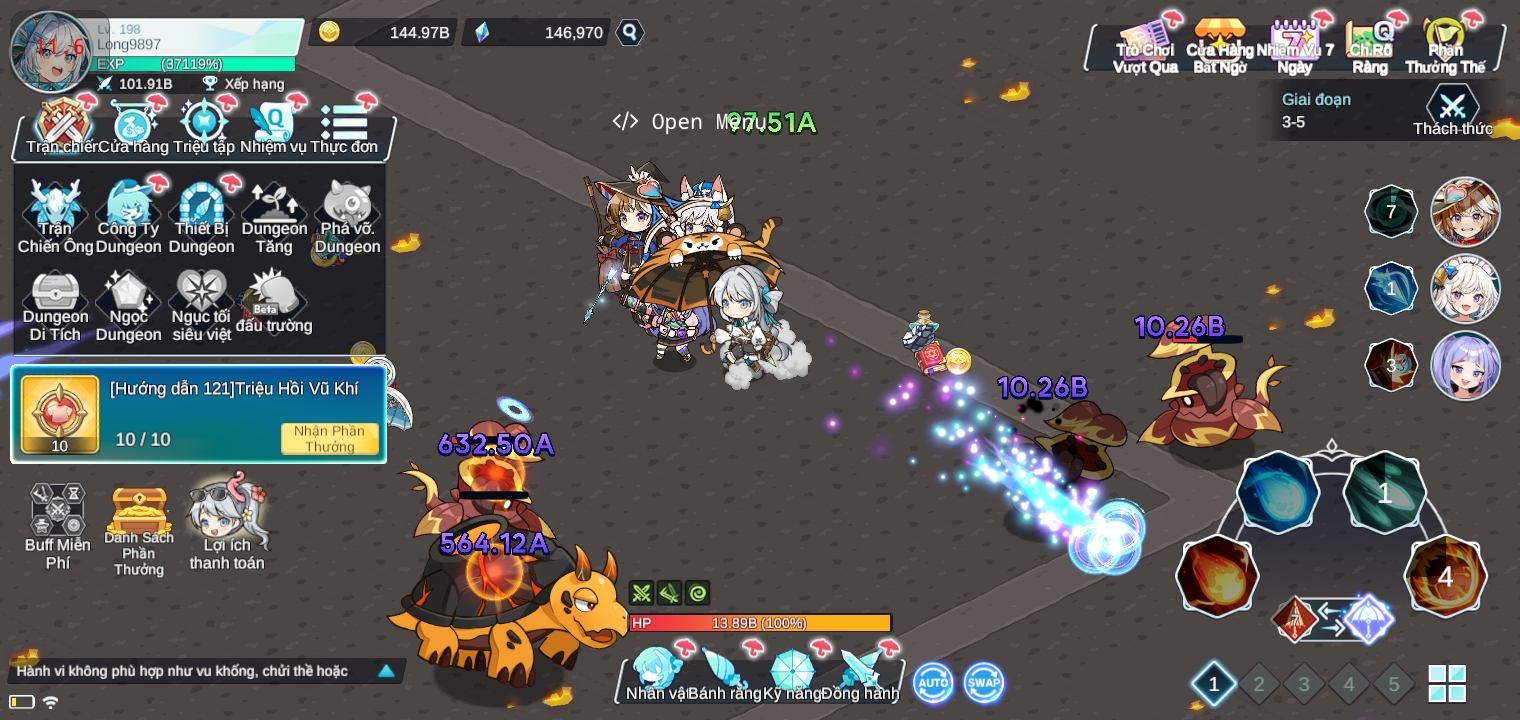Open the Nhiệm Vụ 7 Ngày event
1520x720 pixels.
point(1295,47)
